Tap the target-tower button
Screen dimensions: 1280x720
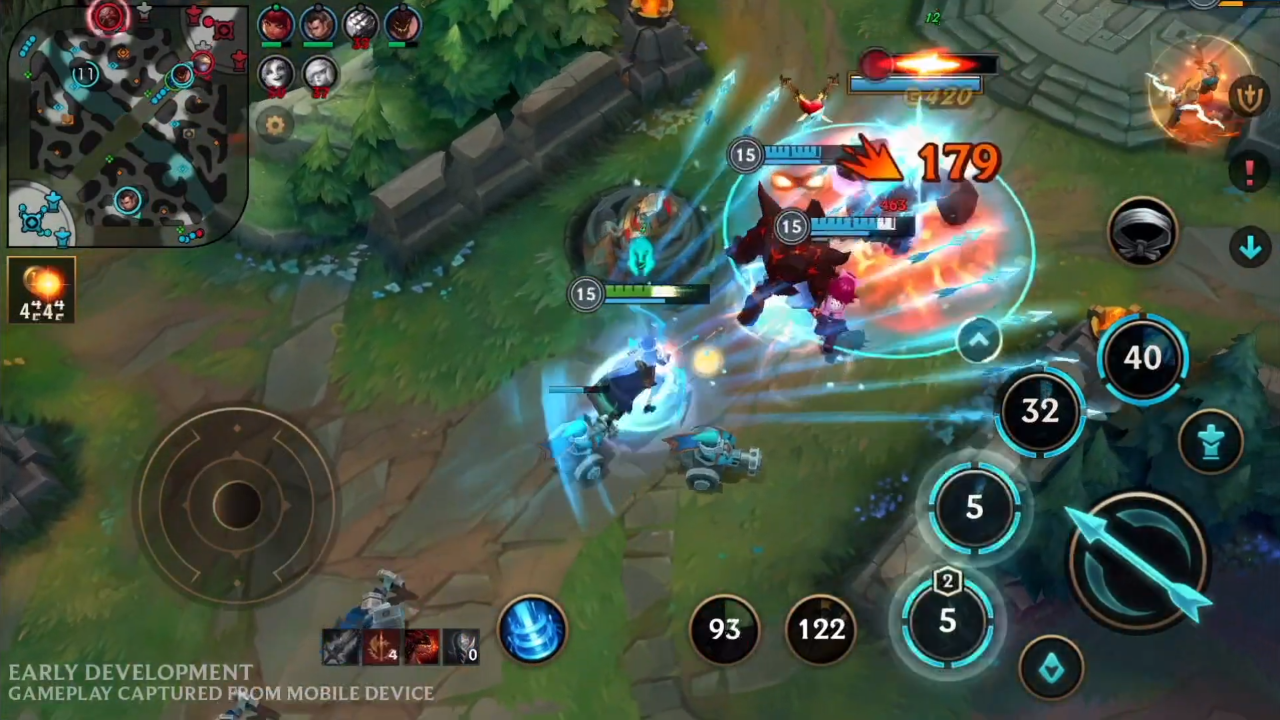[1211, 441]
